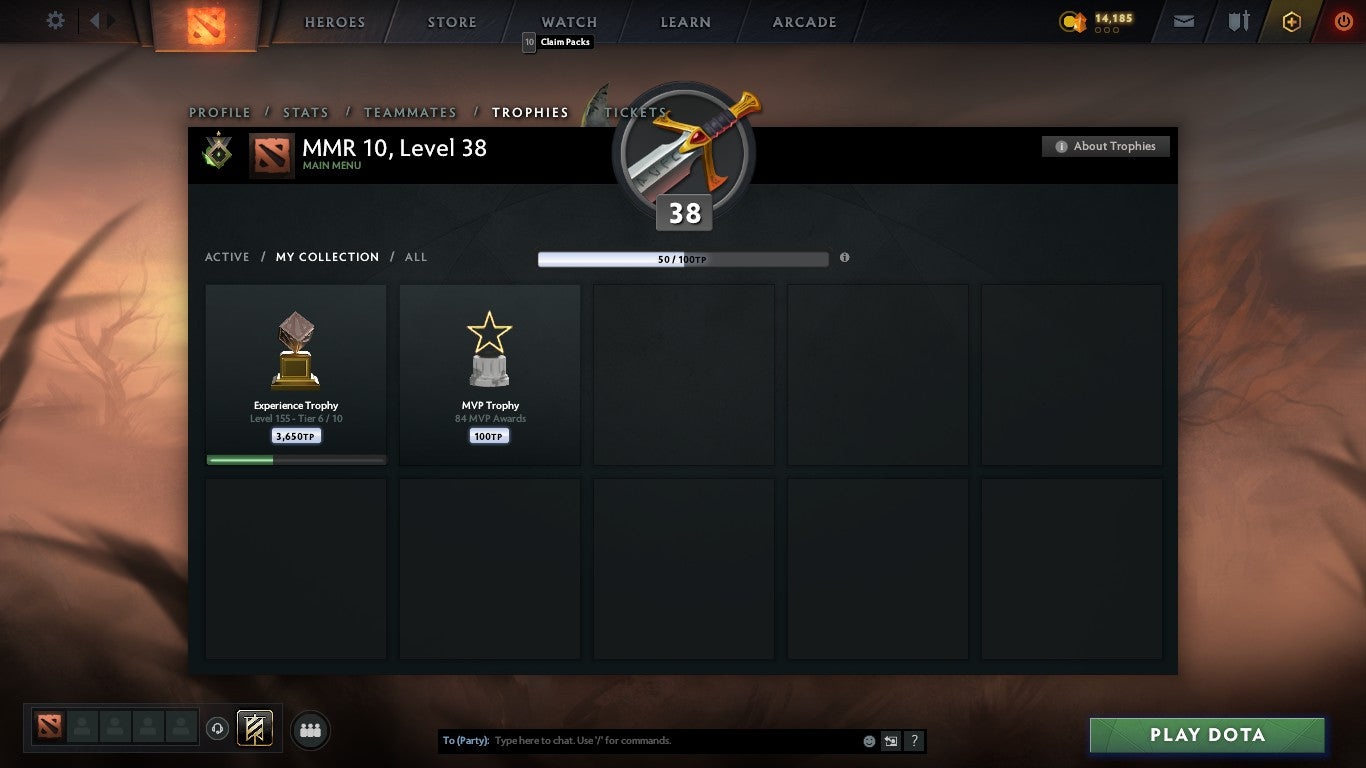Viewport: 1366px width, 768px height.
Task: Click the About Trophies info button
Action: pyautogui.click(x=1105, y=146)
